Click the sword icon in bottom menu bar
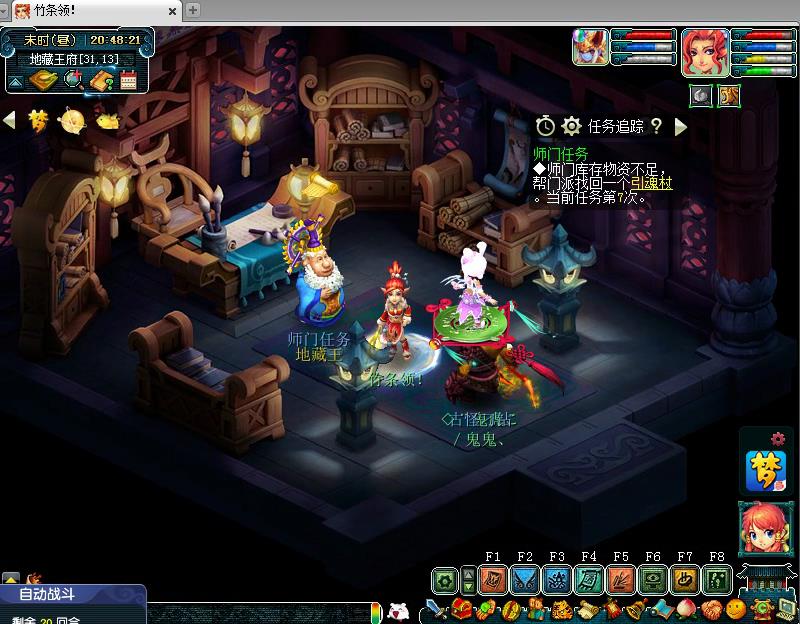 [x=435, y=609]
